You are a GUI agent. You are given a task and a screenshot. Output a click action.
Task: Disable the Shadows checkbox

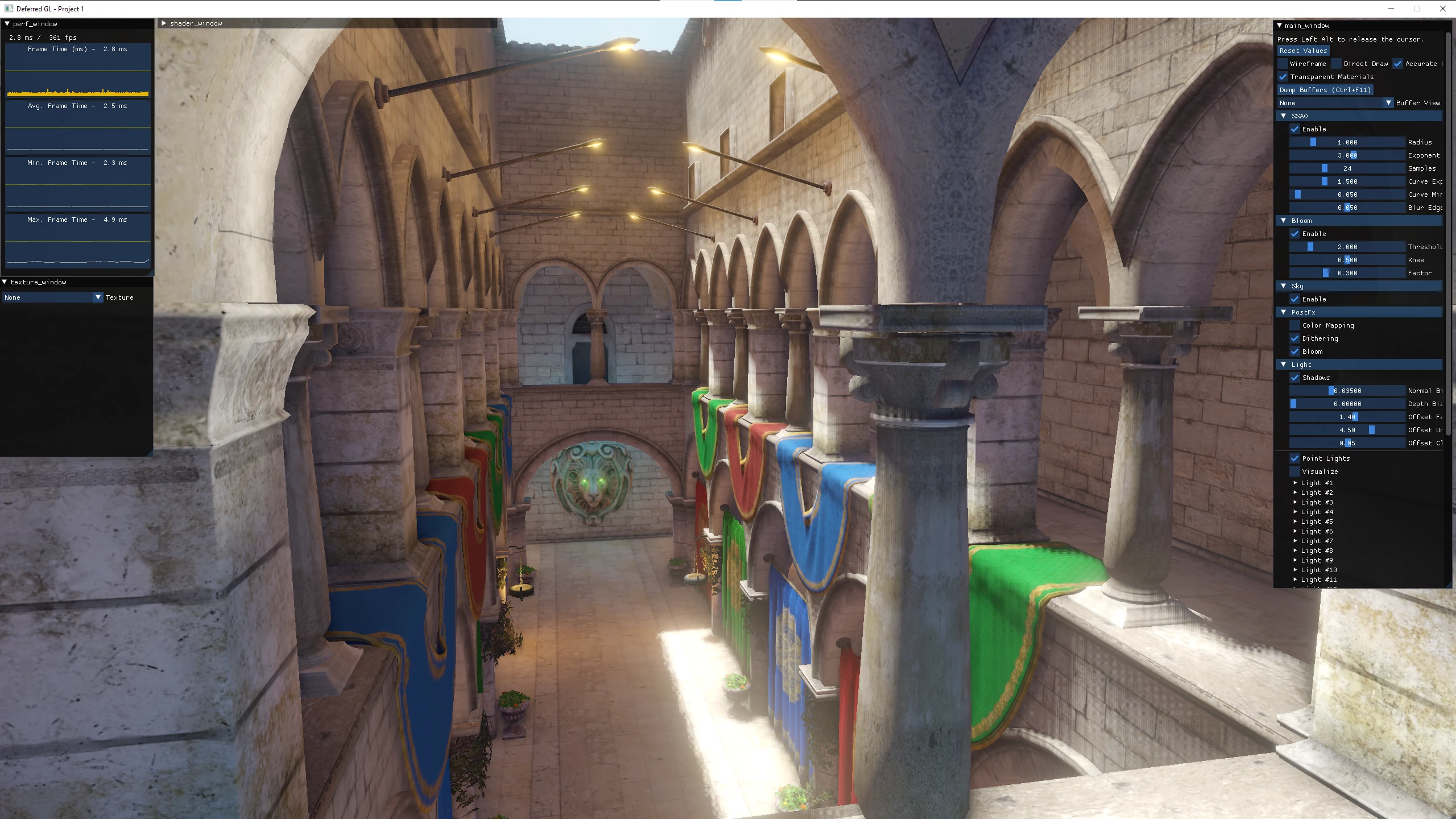tap(1295, 378)
